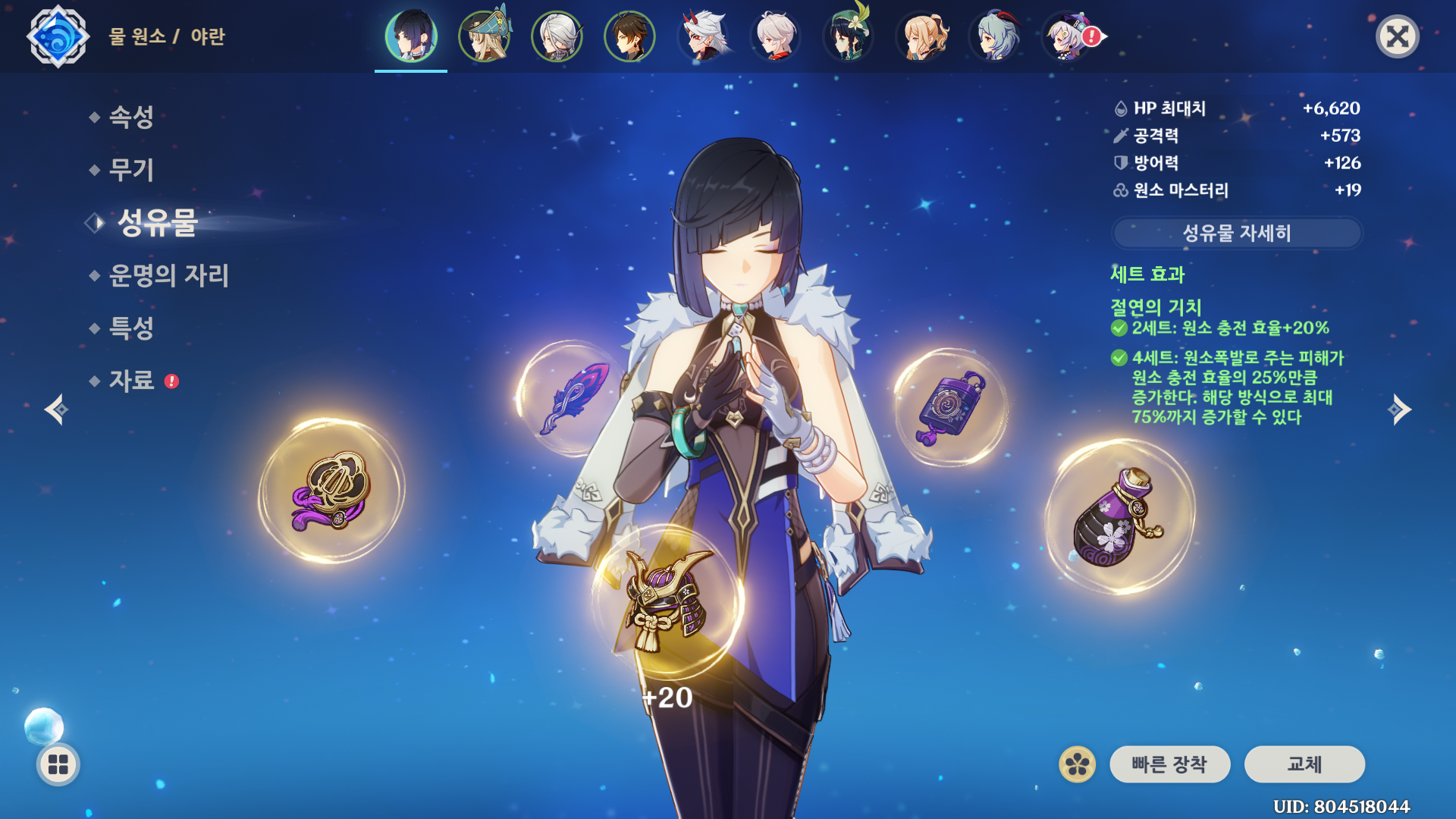Click the 교체 switch button

pos(1304,764)
